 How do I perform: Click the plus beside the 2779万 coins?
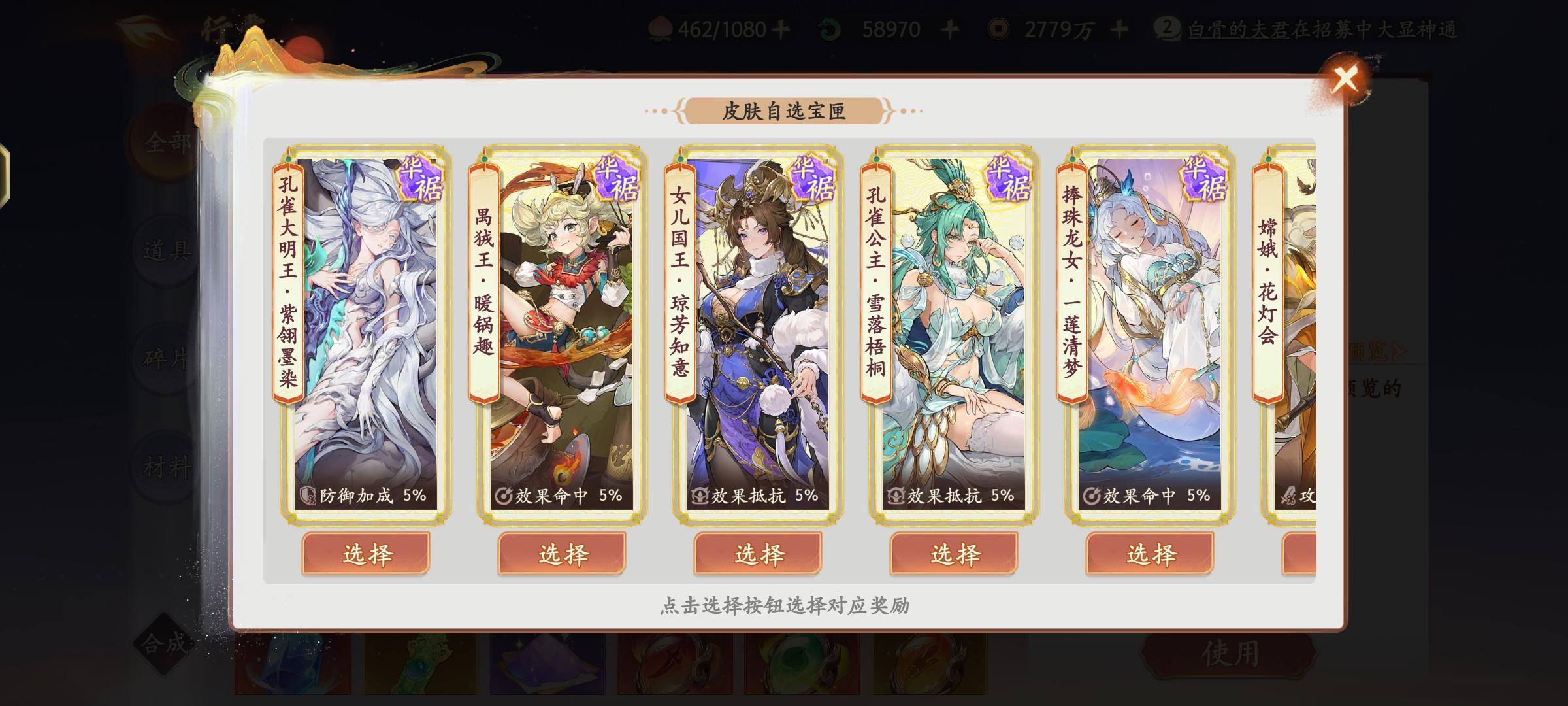click(1121, 27)
